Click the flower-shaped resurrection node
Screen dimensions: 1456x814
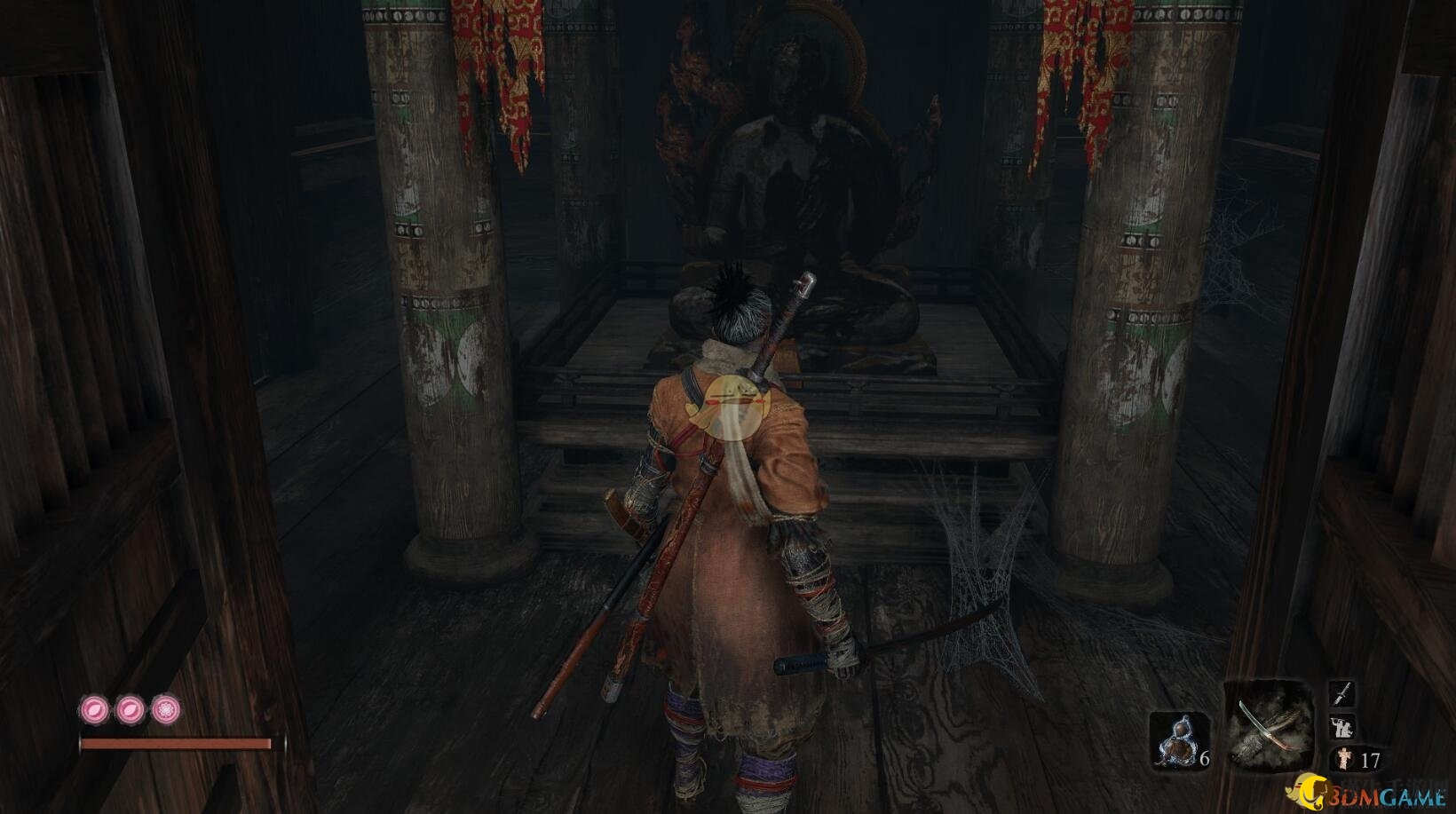point(165,709)
